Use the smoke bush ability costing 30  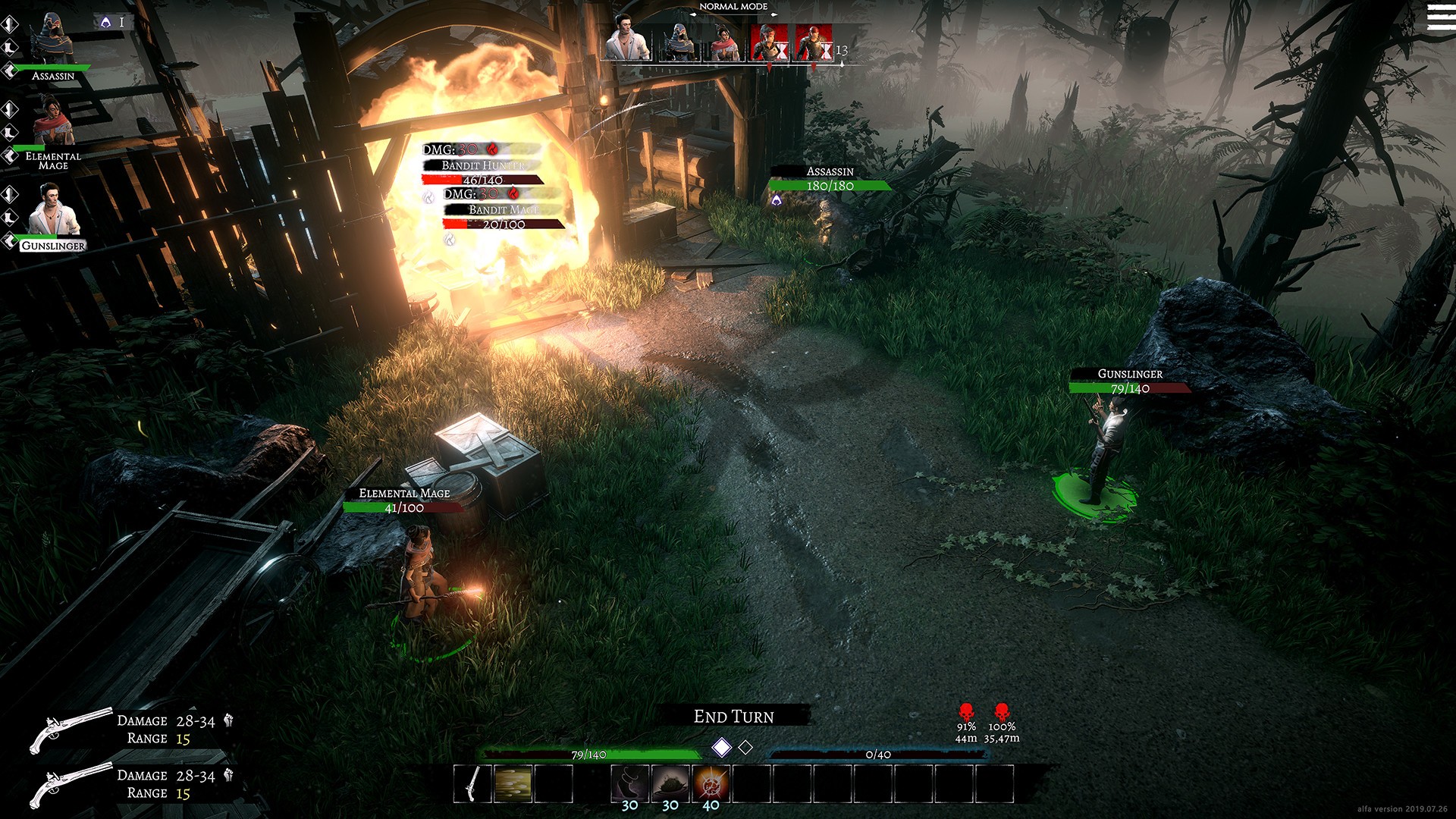[x=670, y=783]
